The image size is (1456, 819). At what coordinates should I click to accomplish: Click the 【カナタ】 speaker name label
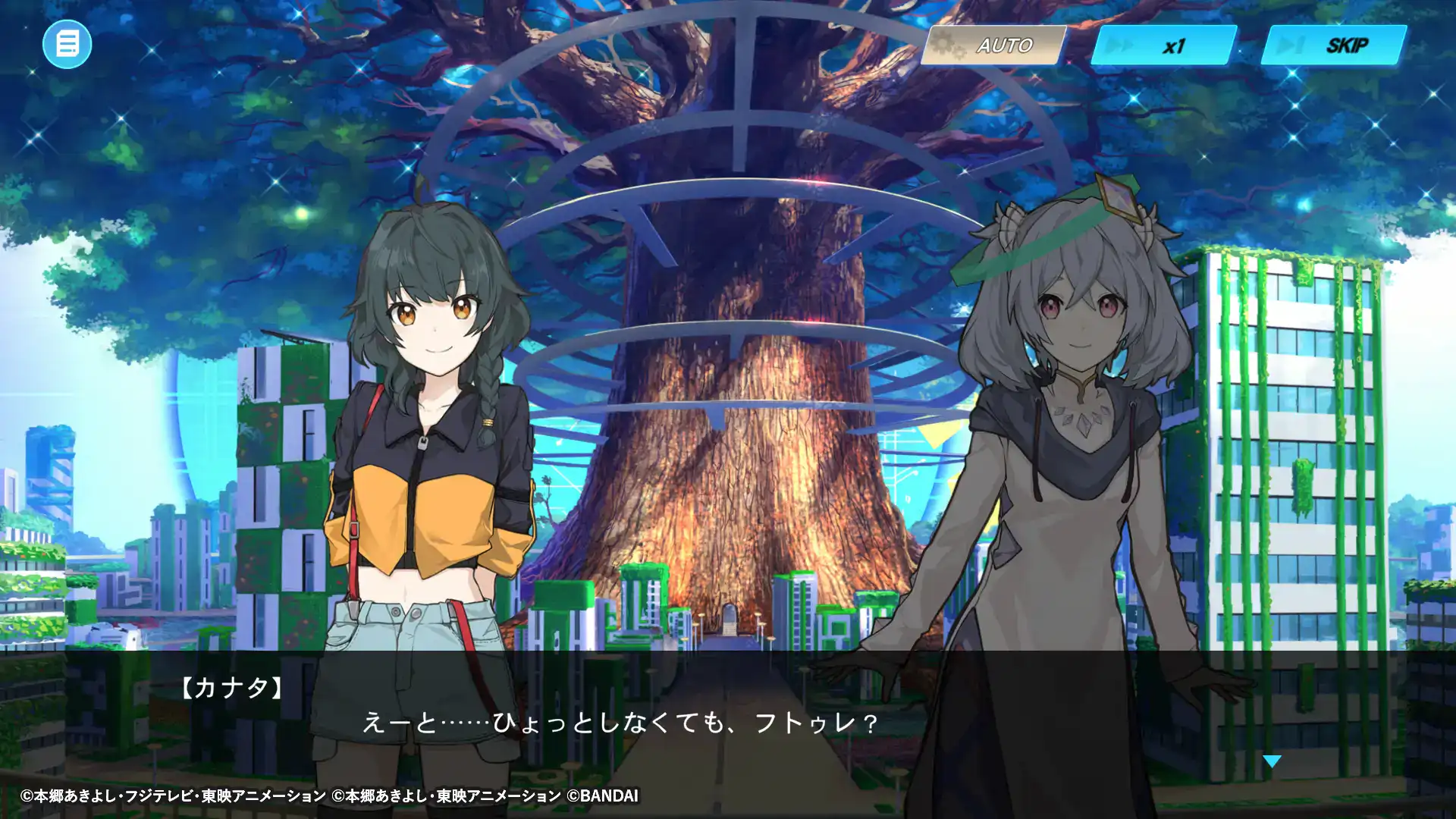click(231, 690)
